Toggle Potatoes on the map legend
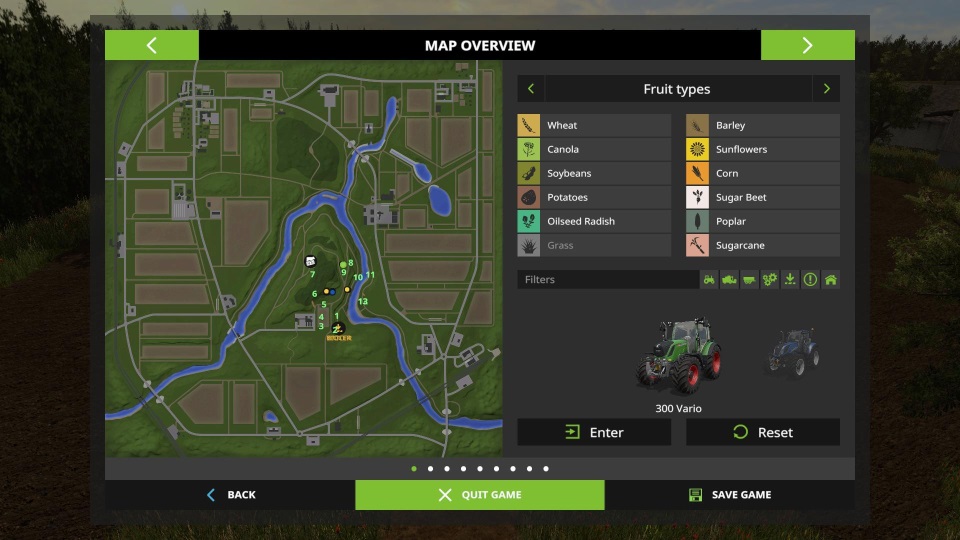960x540 pixels. 594,197
